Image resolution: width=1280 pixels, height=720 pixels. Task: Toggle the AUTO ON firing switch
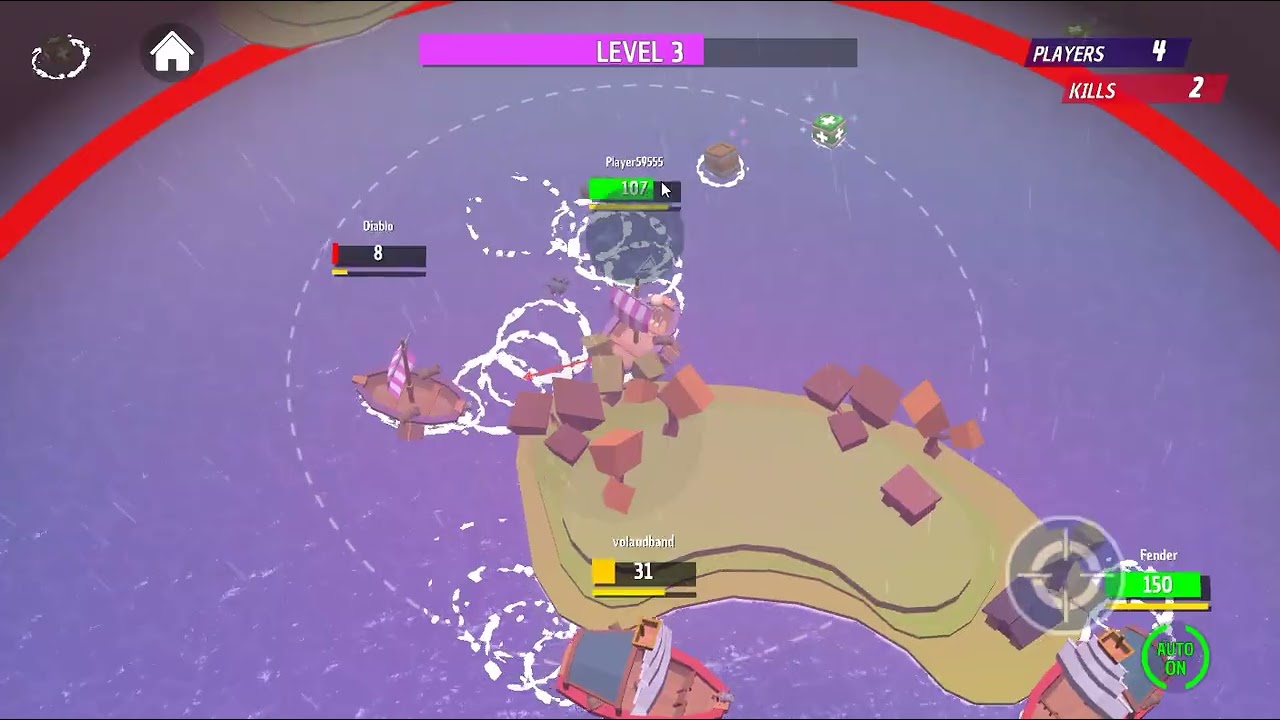[x=1175, y=657]
